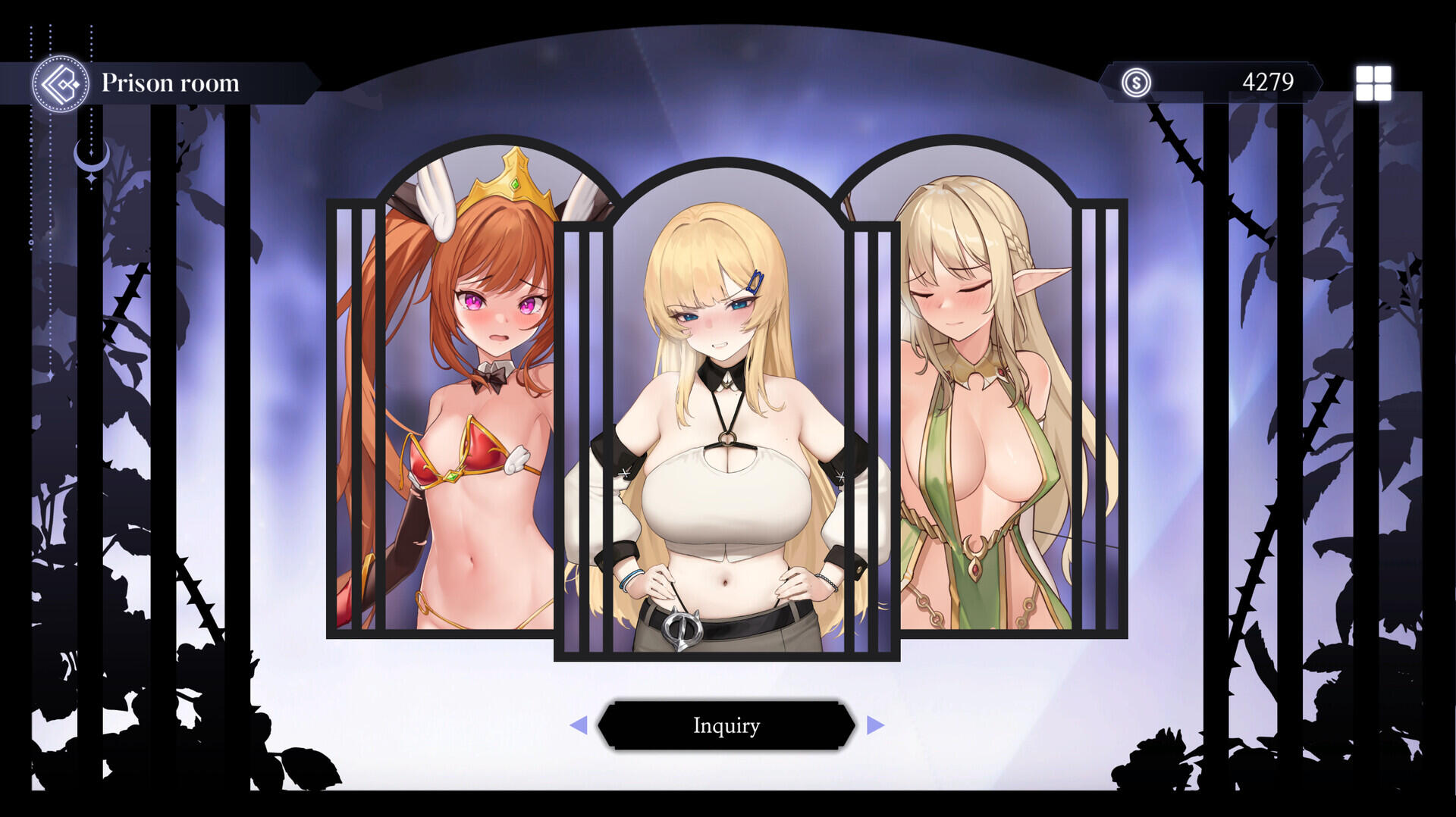
Task: Click the Prison room title text
Action: (x=172, y=84)
